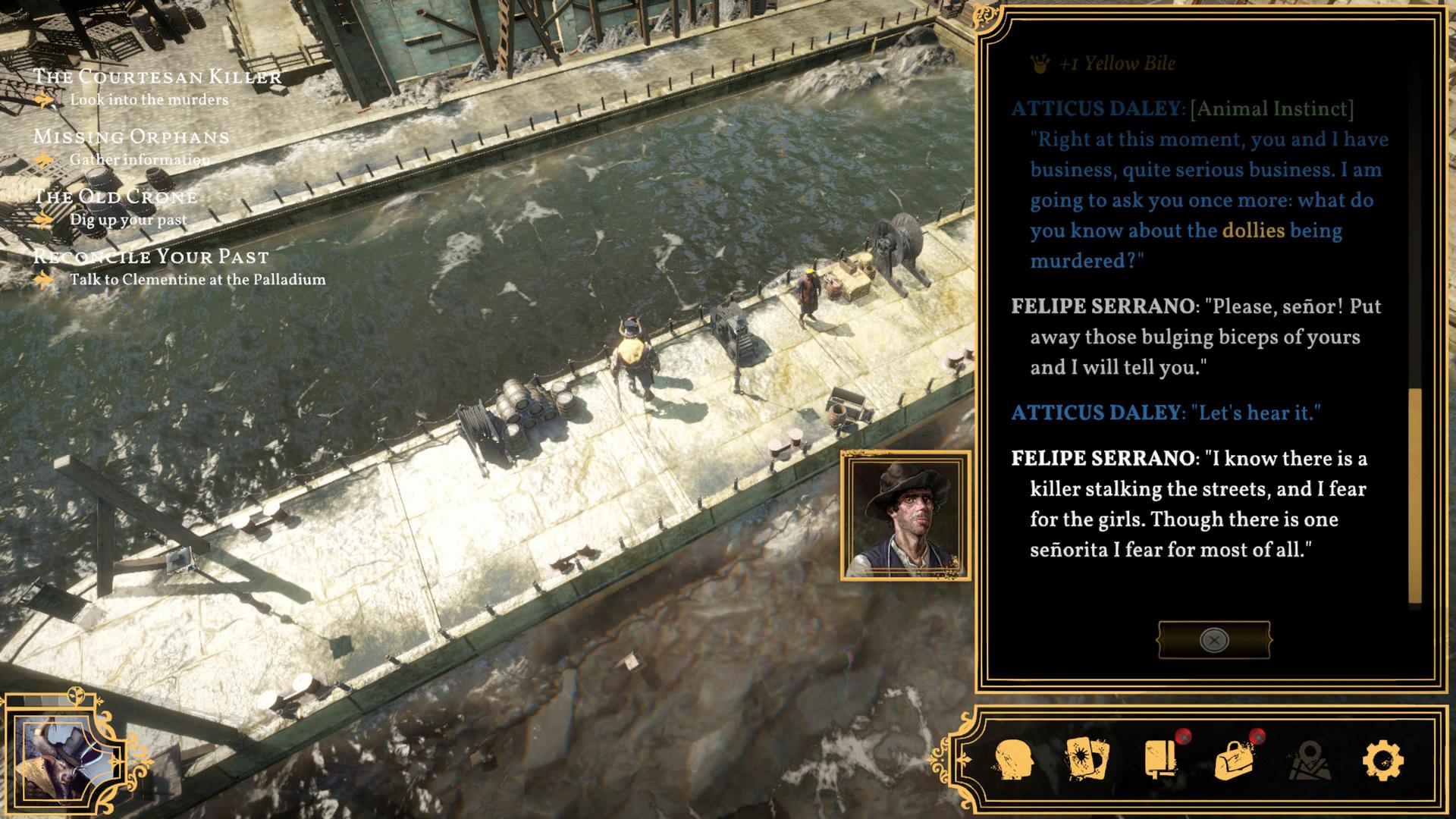Open the journal book icon
This screenshot has height=819, width=1456.
pyautogui.click(x=1160, y=760)
